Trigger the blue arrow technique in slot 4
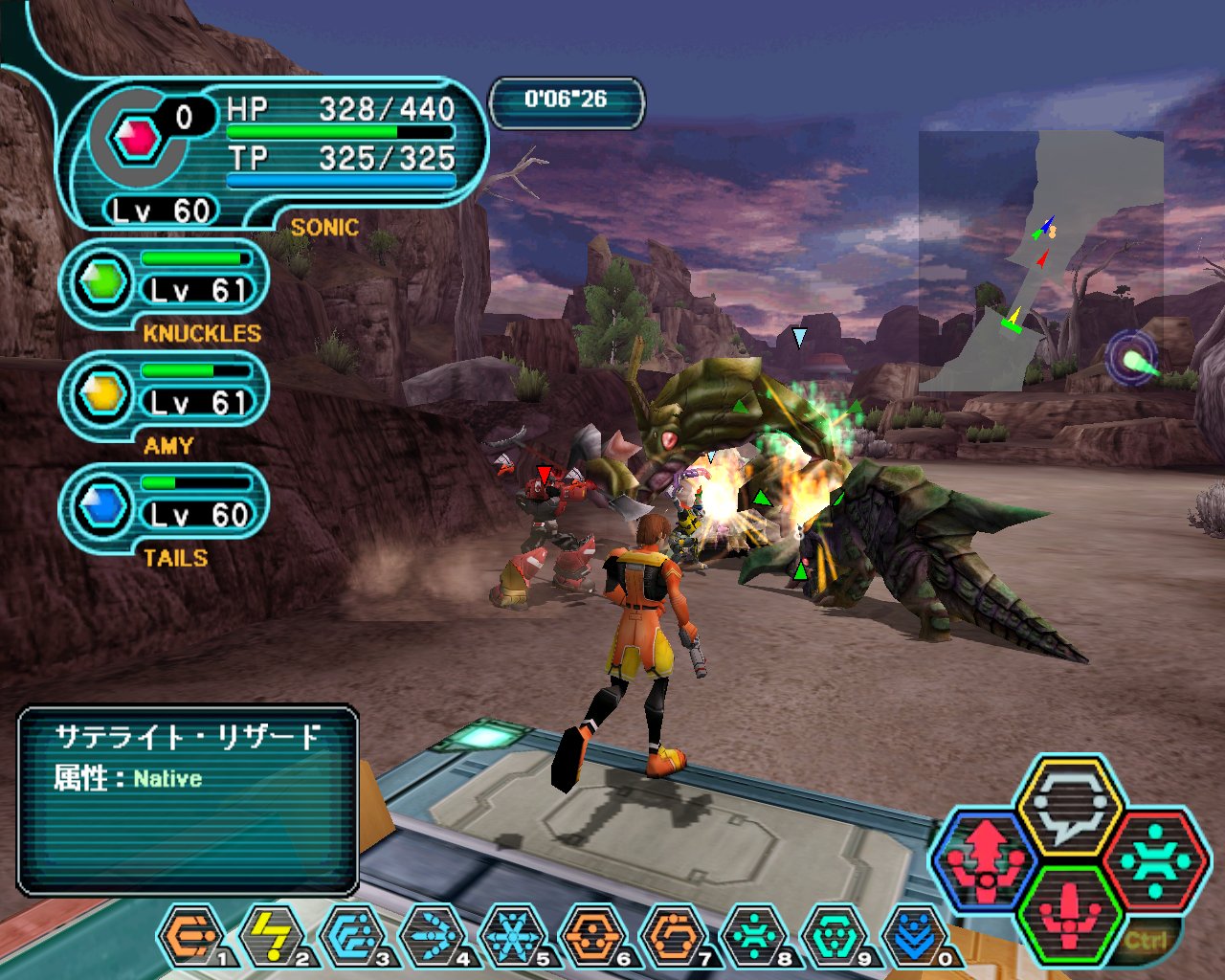Screen dimensions: 1225x980 pos(433,935)
